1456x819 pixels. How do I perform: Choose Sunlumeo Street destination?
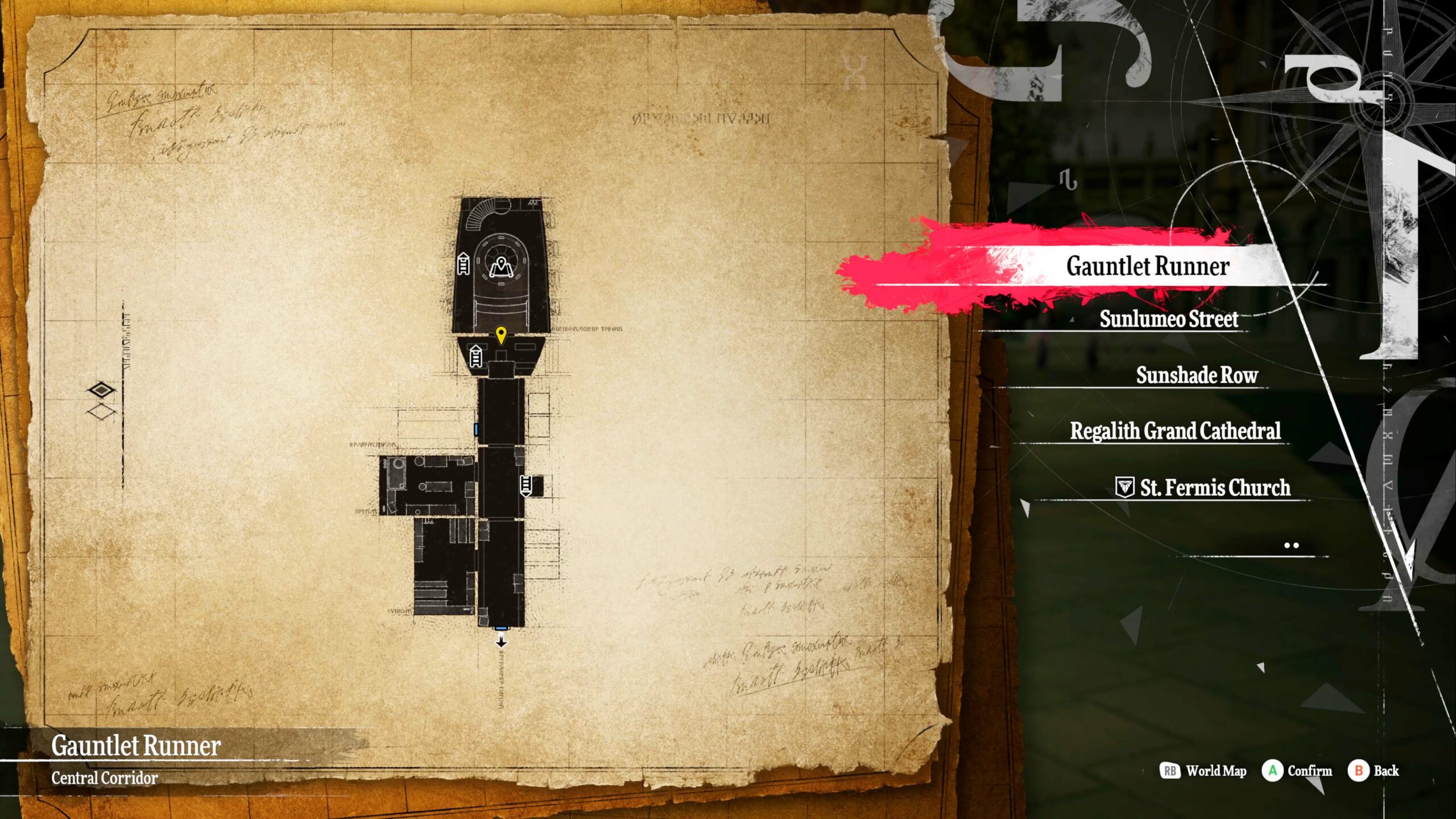point(1168,319)
